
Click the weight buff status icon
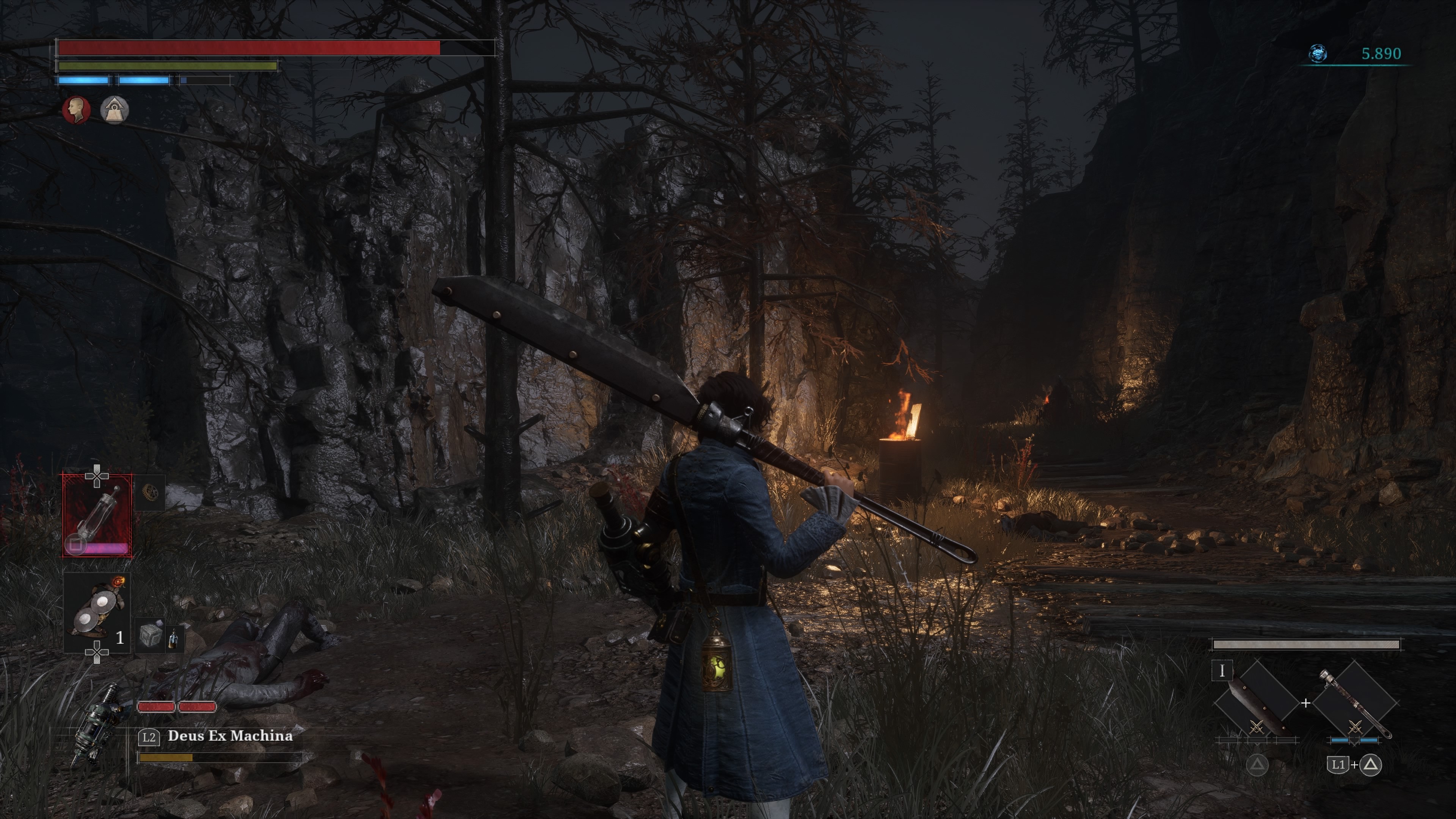(x=114, y=109)
